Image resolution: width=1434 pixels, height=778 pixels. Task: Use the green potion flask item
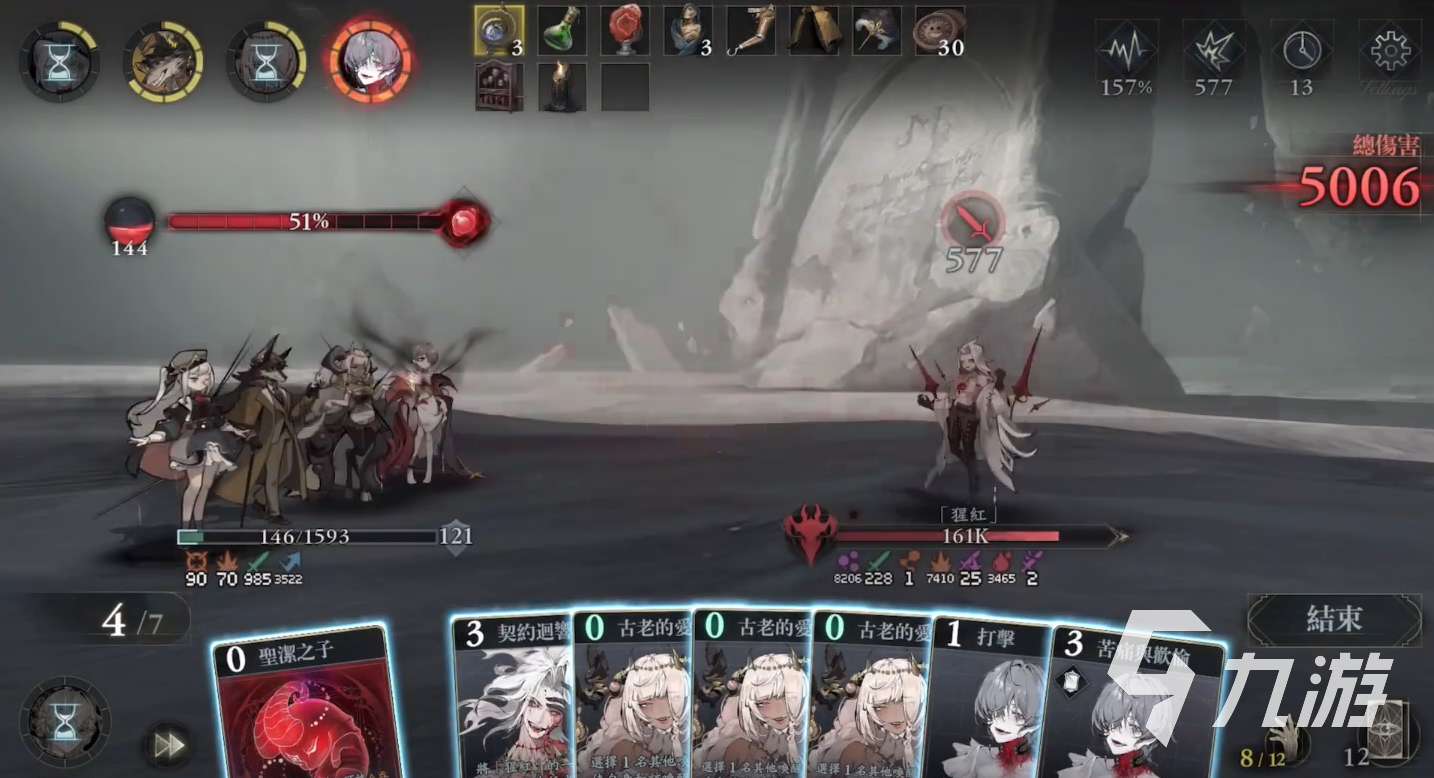click(x=562, y=31)
